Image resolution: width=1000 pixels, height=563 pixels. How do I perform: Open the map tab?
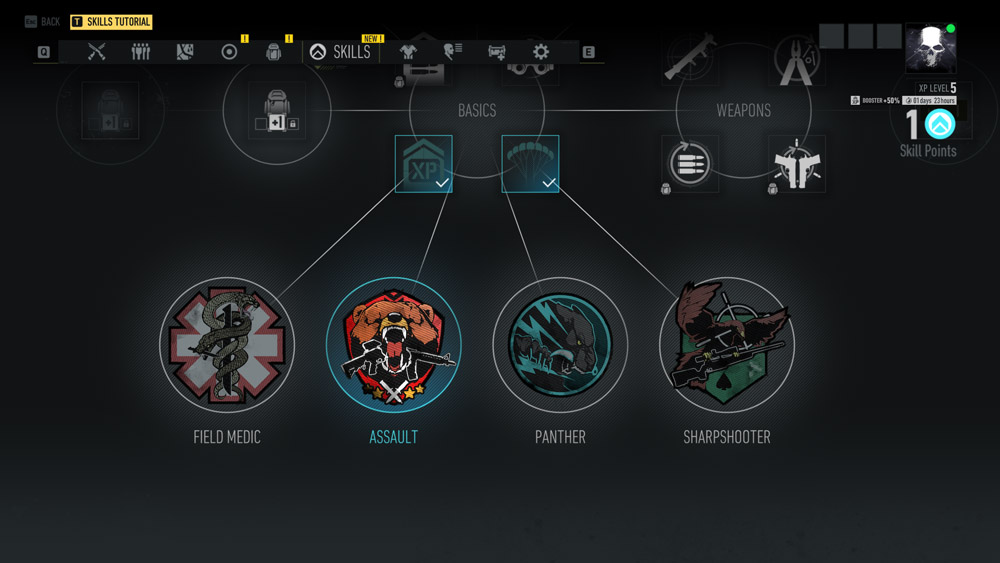coord(185,52)
